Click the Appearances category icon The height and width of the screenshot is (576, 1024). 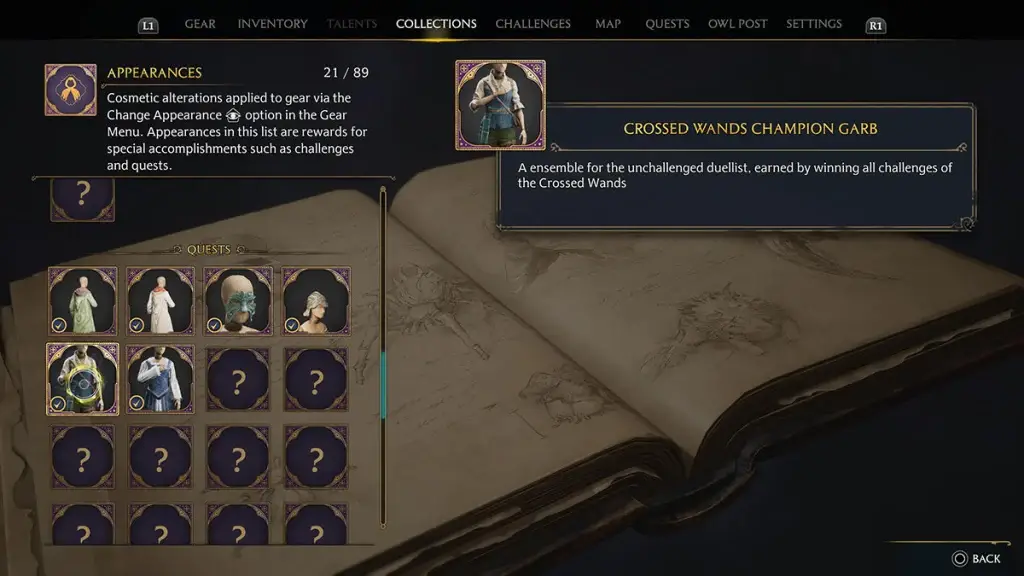click(x=71, y=90)
